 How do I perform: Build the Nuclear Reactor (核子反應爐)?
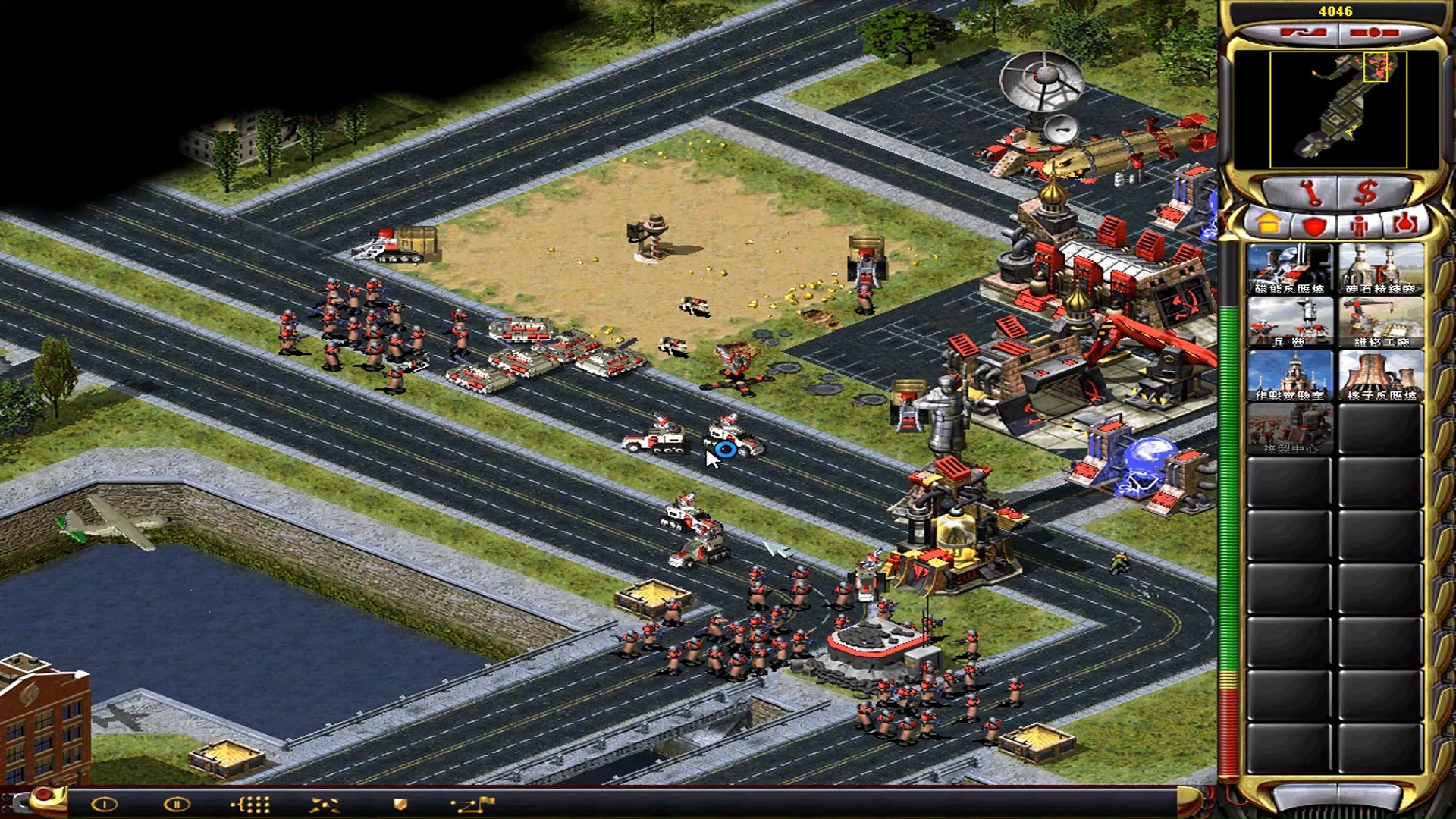(1381, 375)
